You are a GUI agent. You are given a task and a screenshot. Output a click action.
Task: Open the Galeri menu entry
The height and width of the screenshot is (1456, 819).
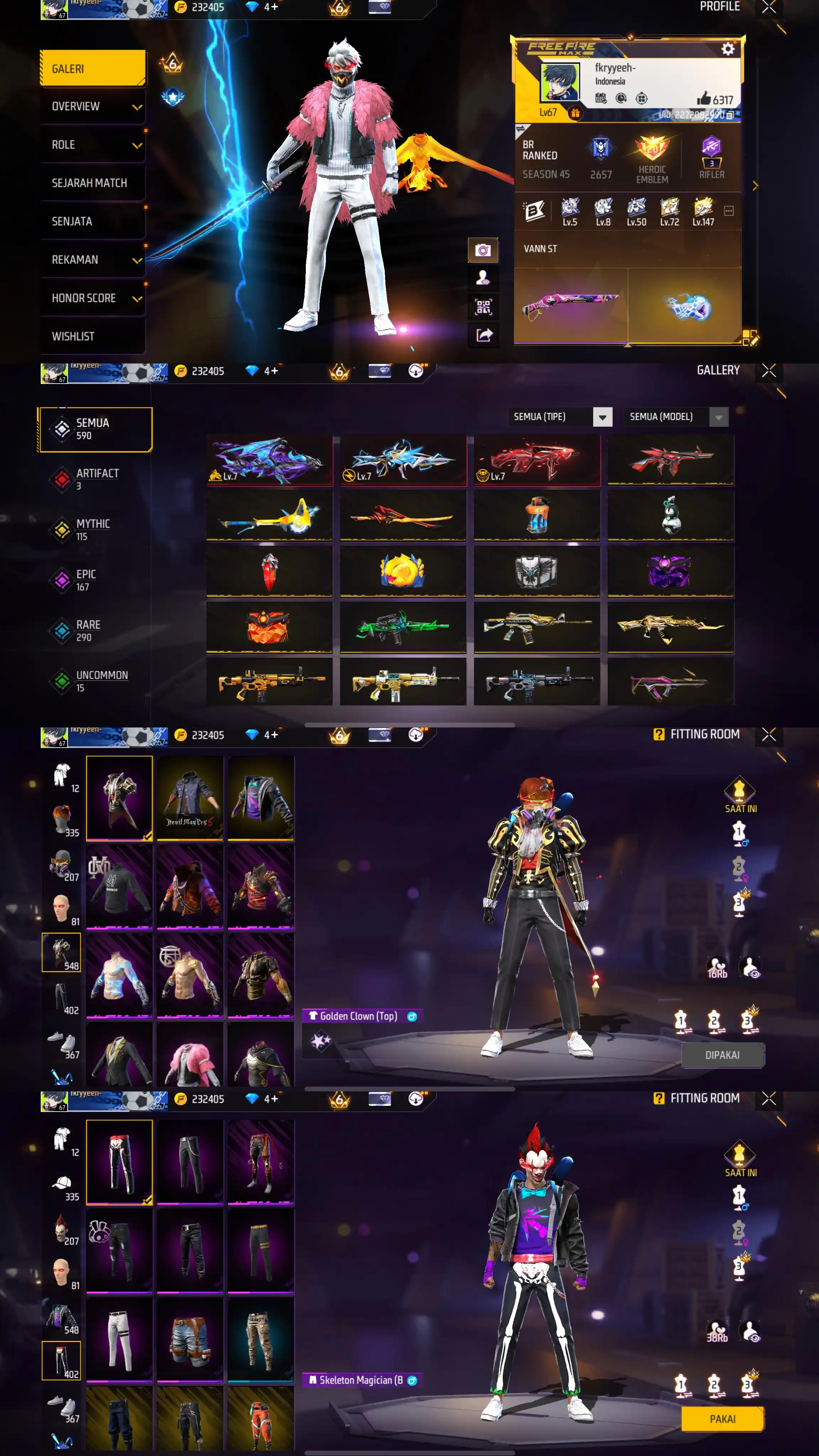(92, 68)
